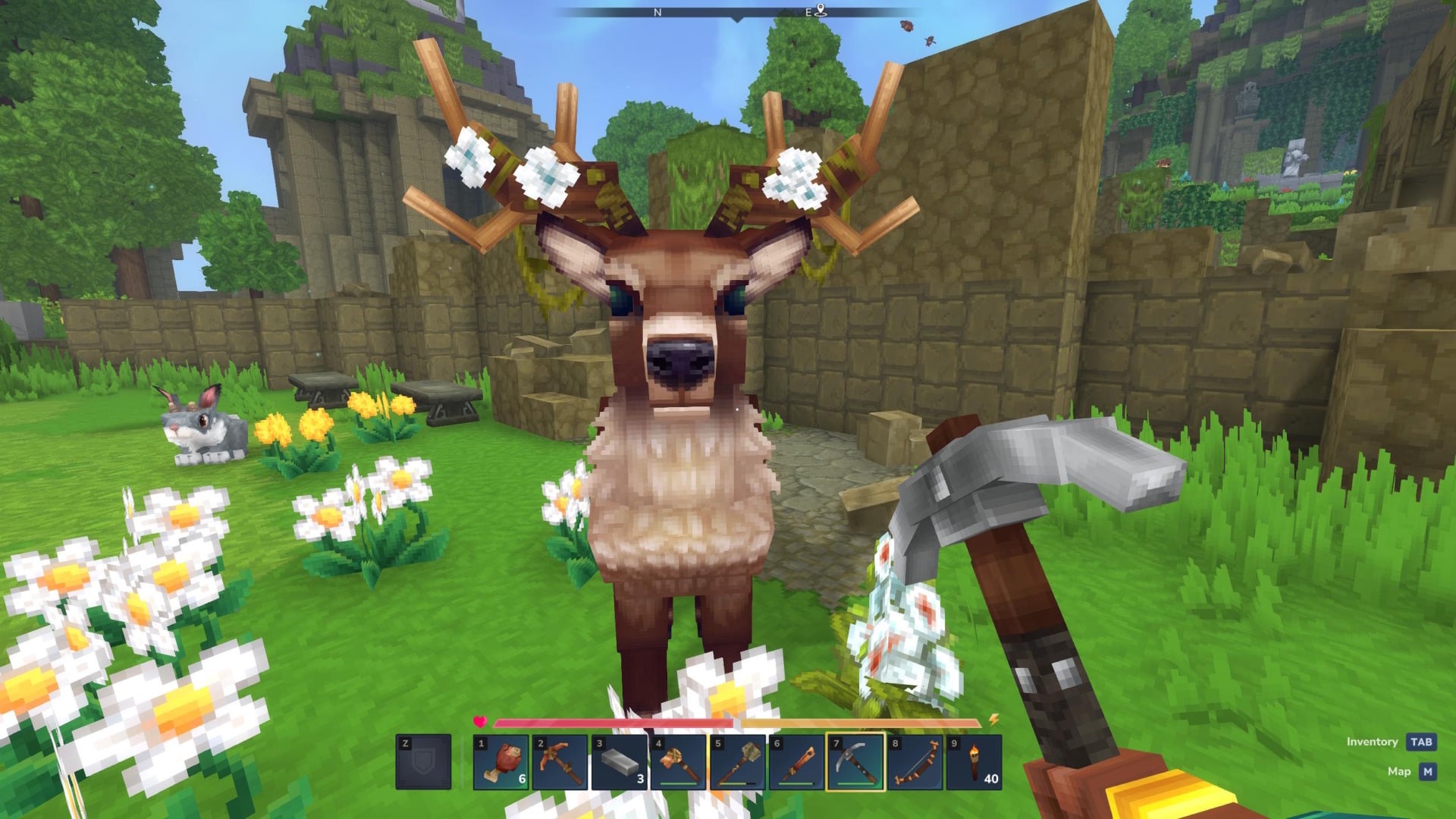Select the hammer in hotbar slot 5
1456x819 pixels.
(738, 760)
